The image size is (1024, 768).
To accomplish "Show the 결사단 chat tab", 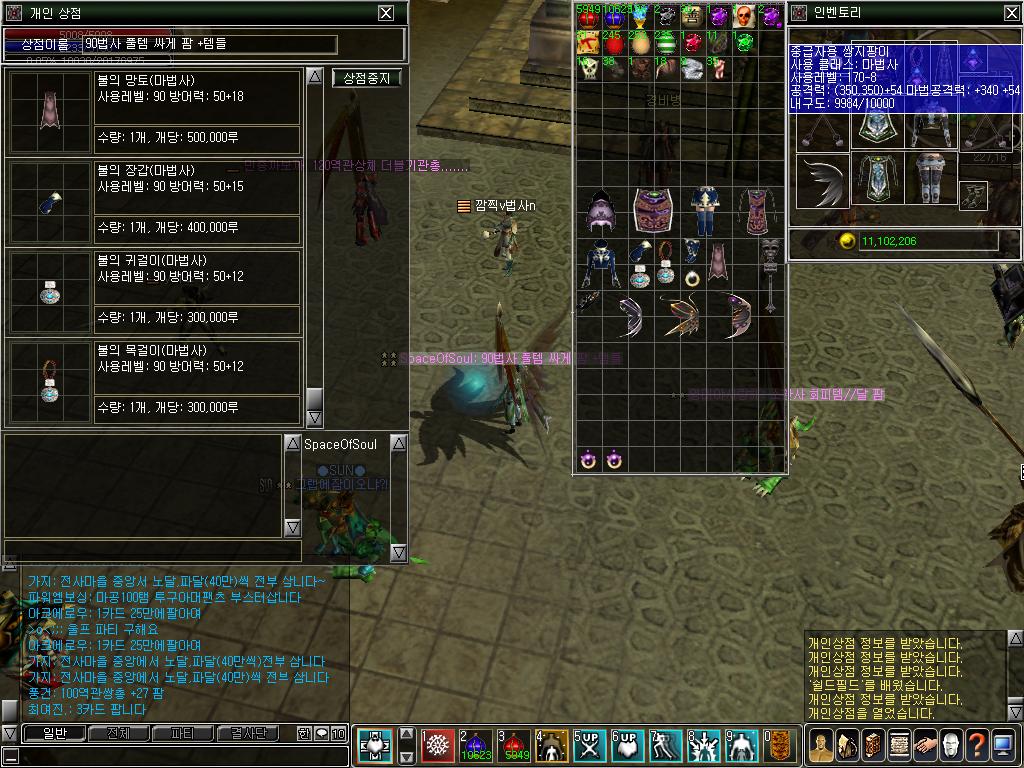I will click(247, 734).
